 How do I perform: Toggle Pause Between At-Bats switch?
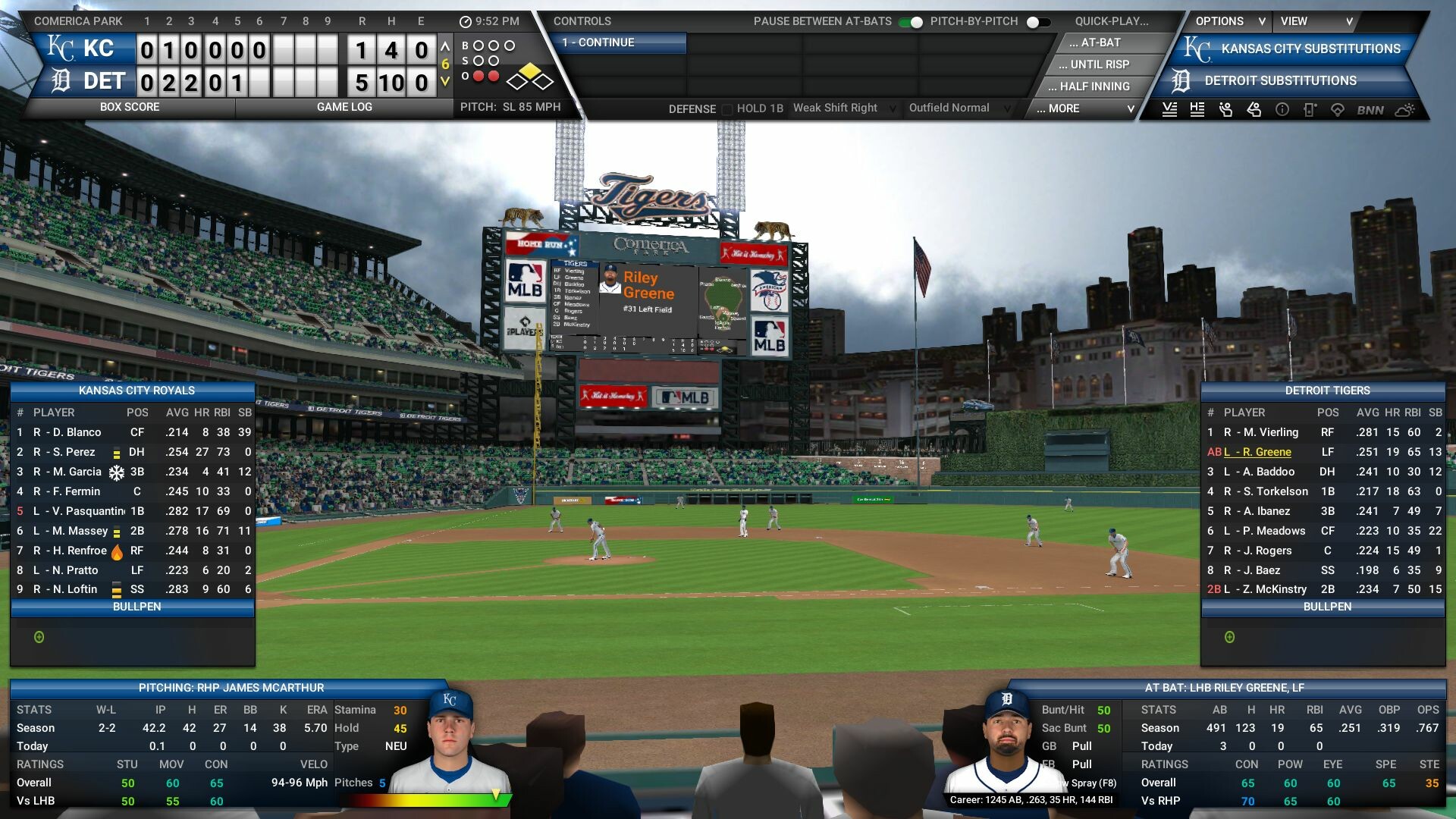[911, 22]
